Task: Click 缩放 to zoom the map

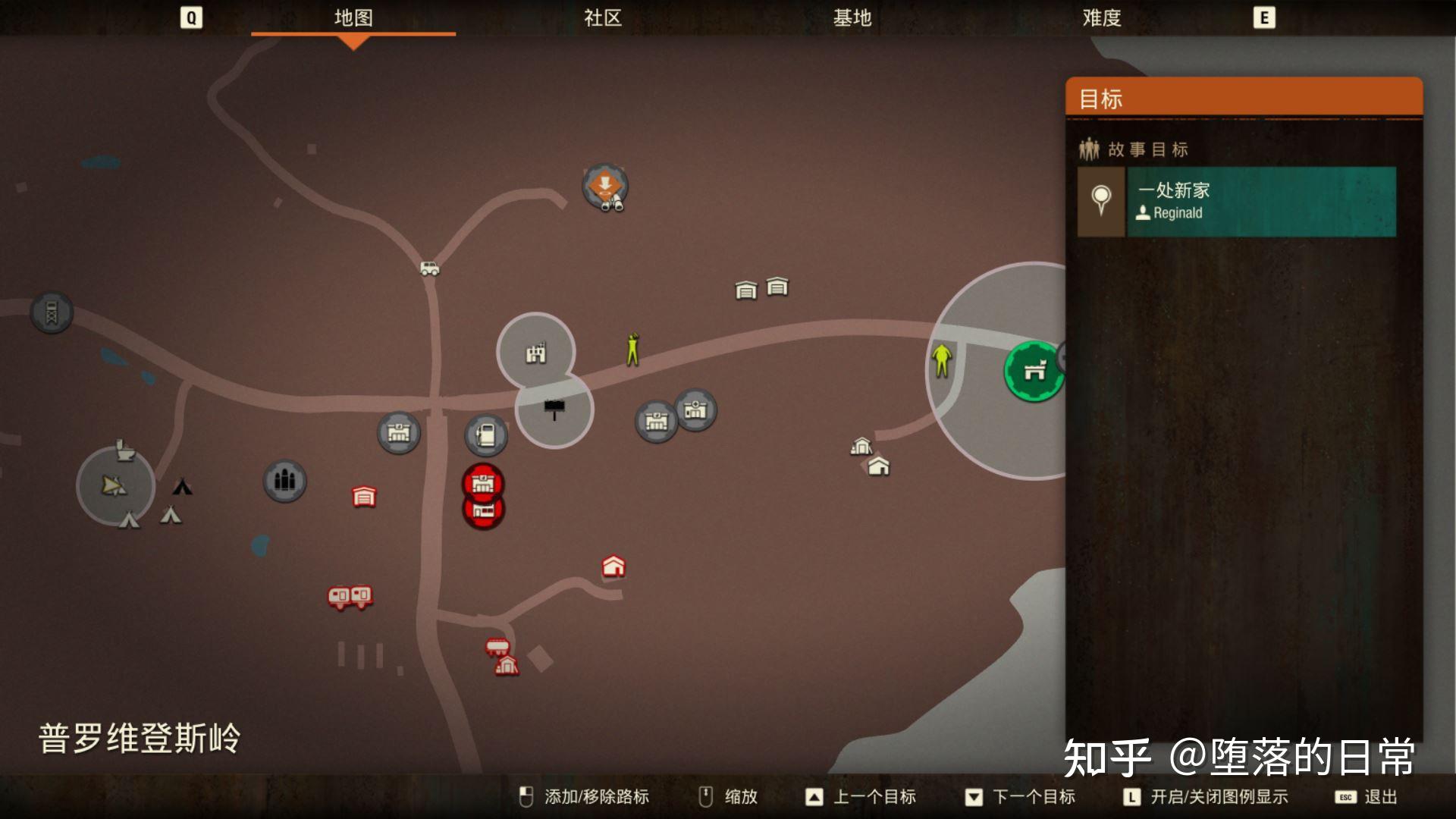Action: 741,797
